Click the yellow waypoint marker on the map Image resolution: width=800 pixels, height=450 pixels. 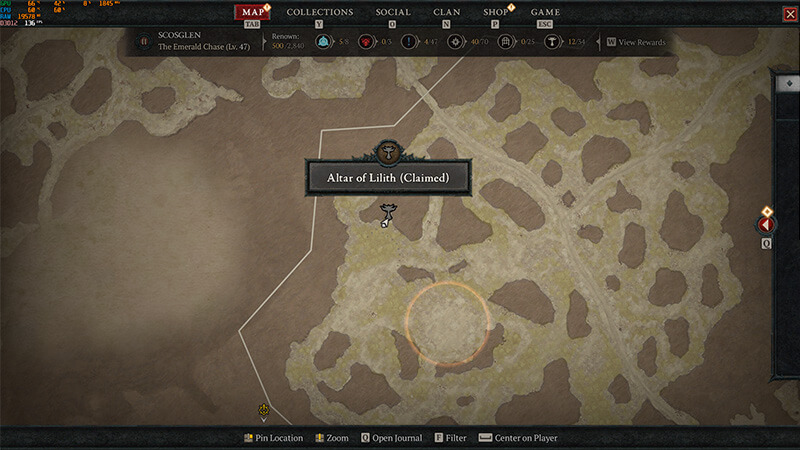point(263,410)
